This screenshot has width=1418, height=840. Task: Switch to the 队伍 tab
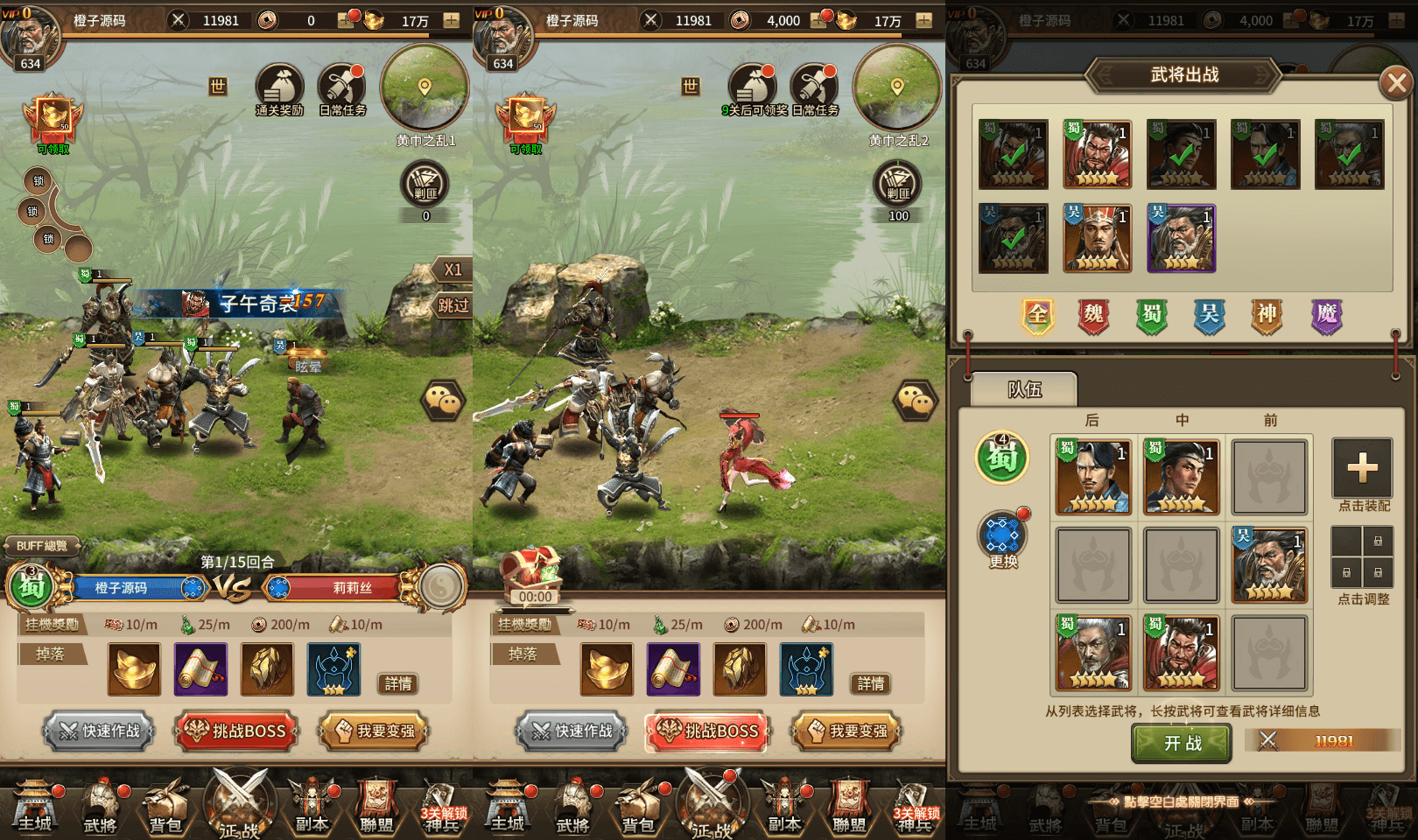[x=1025, y=389]
